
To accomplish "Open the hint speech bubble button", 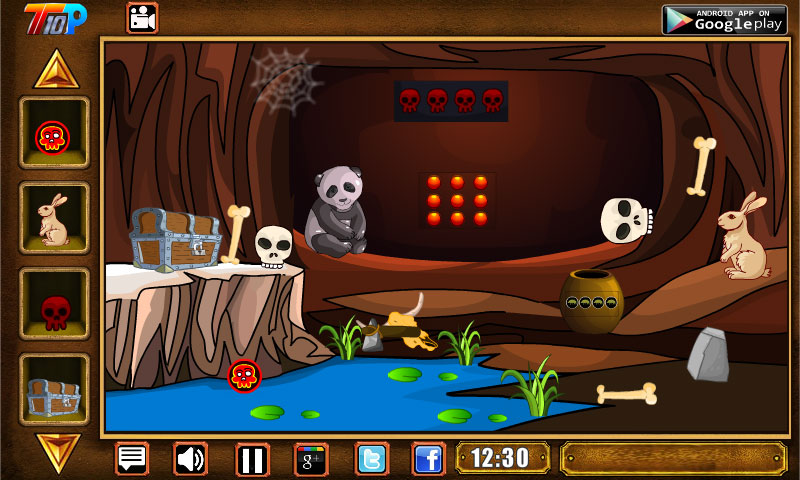I will coord(132,459).
